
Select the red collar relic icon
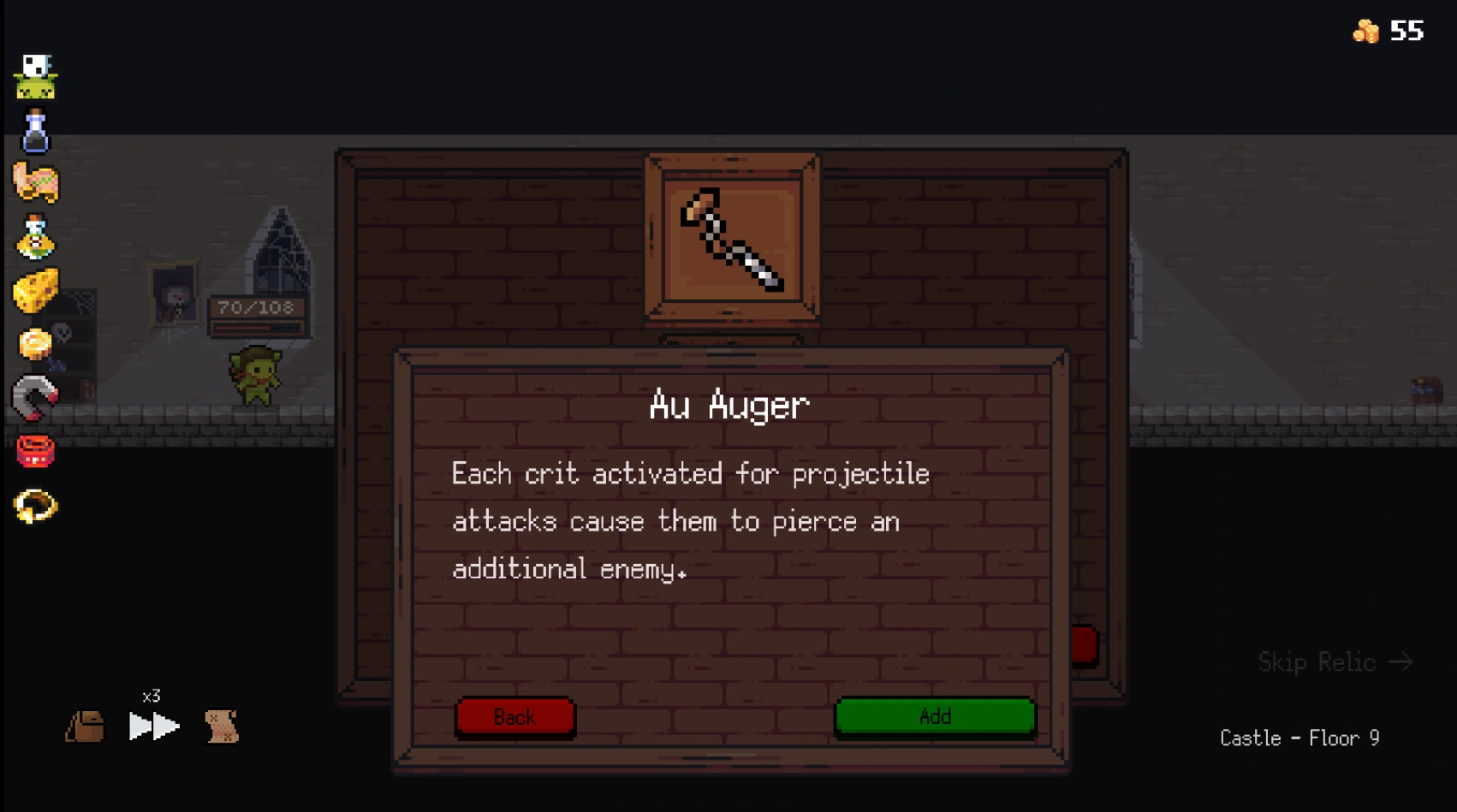pos(34,451)
